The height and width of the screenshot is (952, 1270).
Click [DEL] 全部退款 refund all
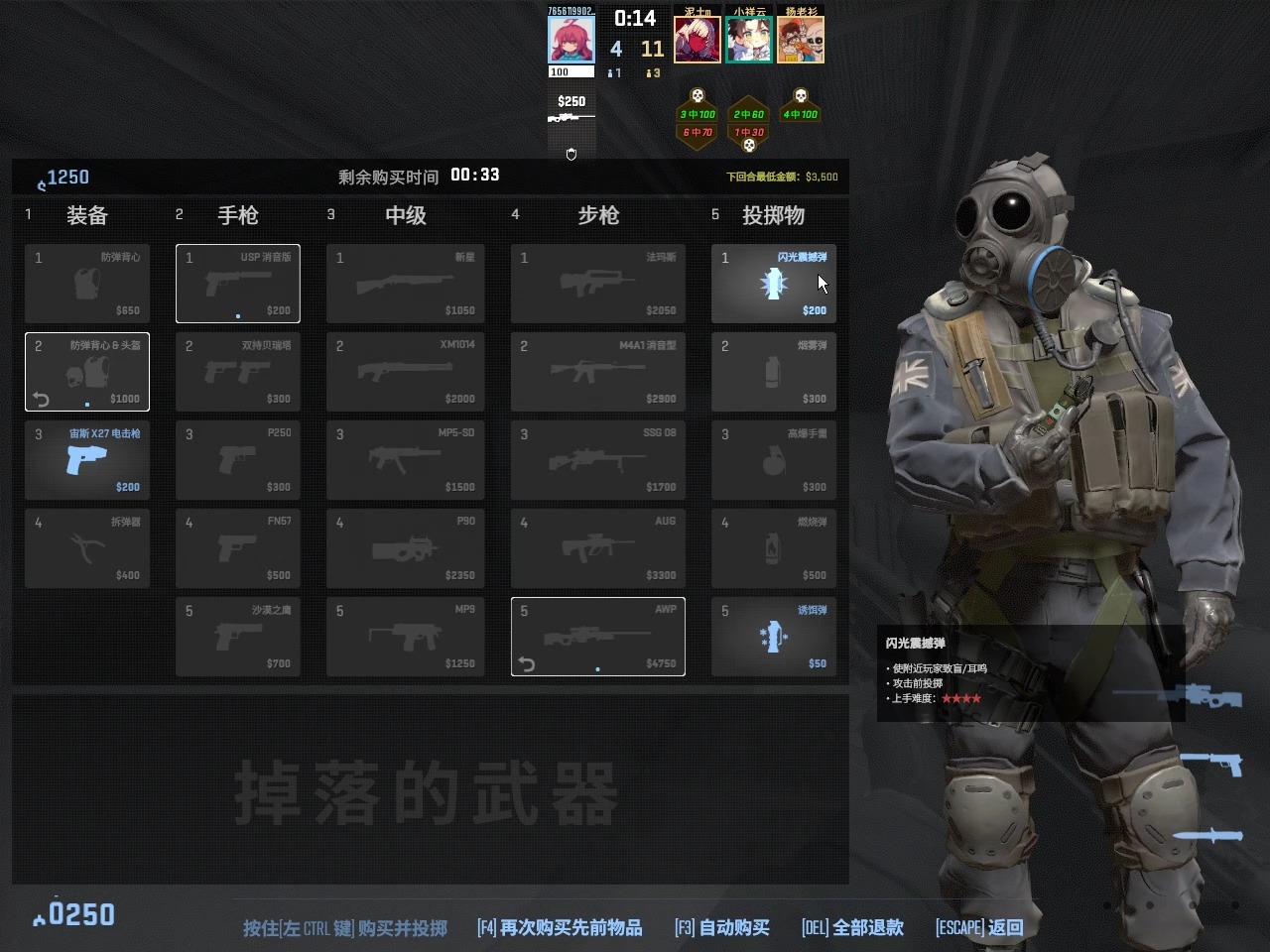851,927
